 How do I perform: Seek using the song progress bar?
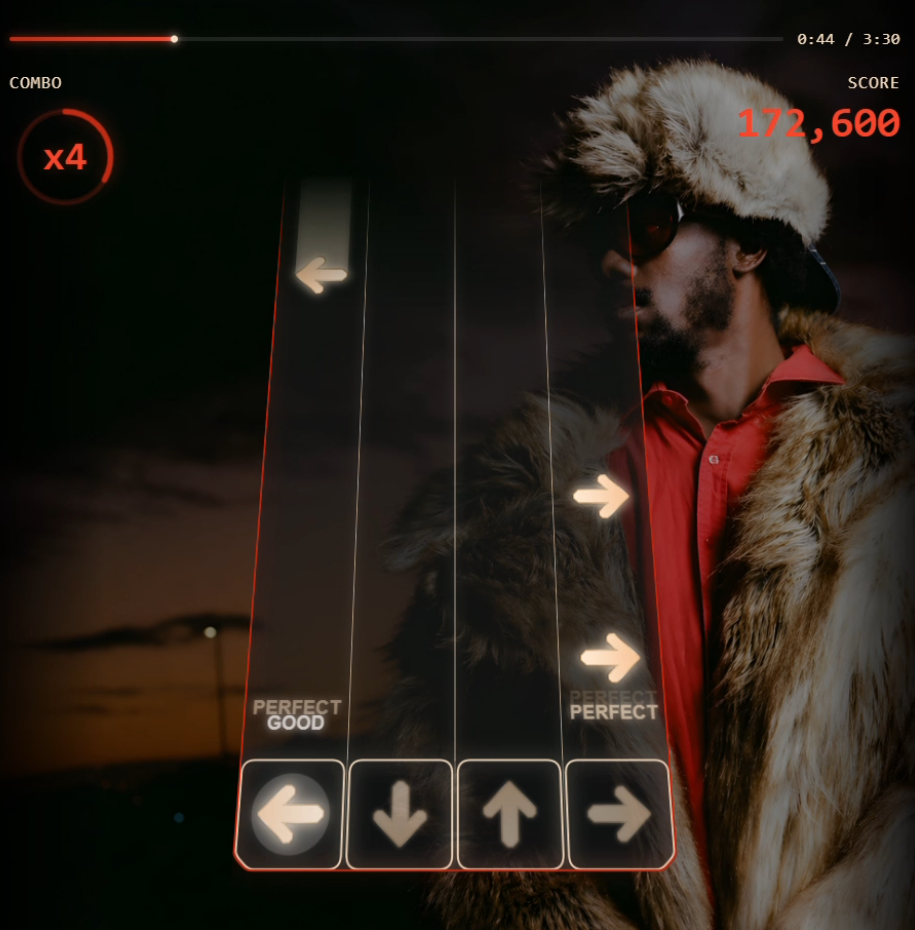point(396,39)
